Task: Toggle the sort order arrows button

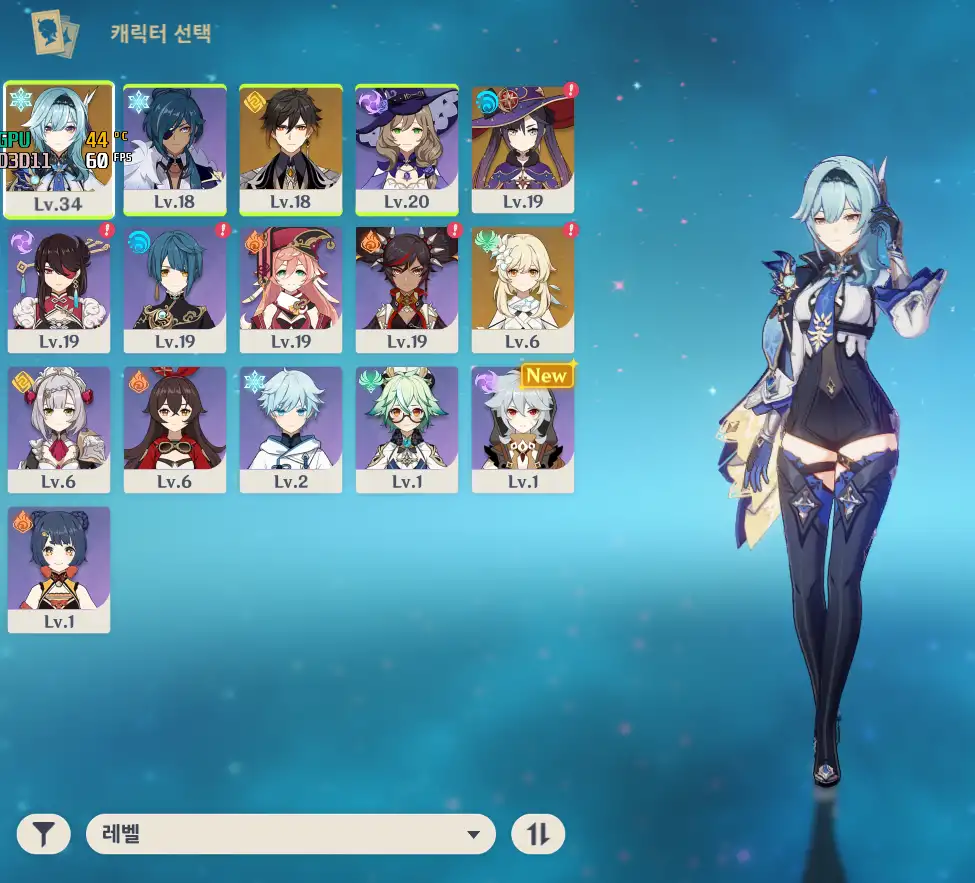Action: pyautogui.click(x=538, y=834)
